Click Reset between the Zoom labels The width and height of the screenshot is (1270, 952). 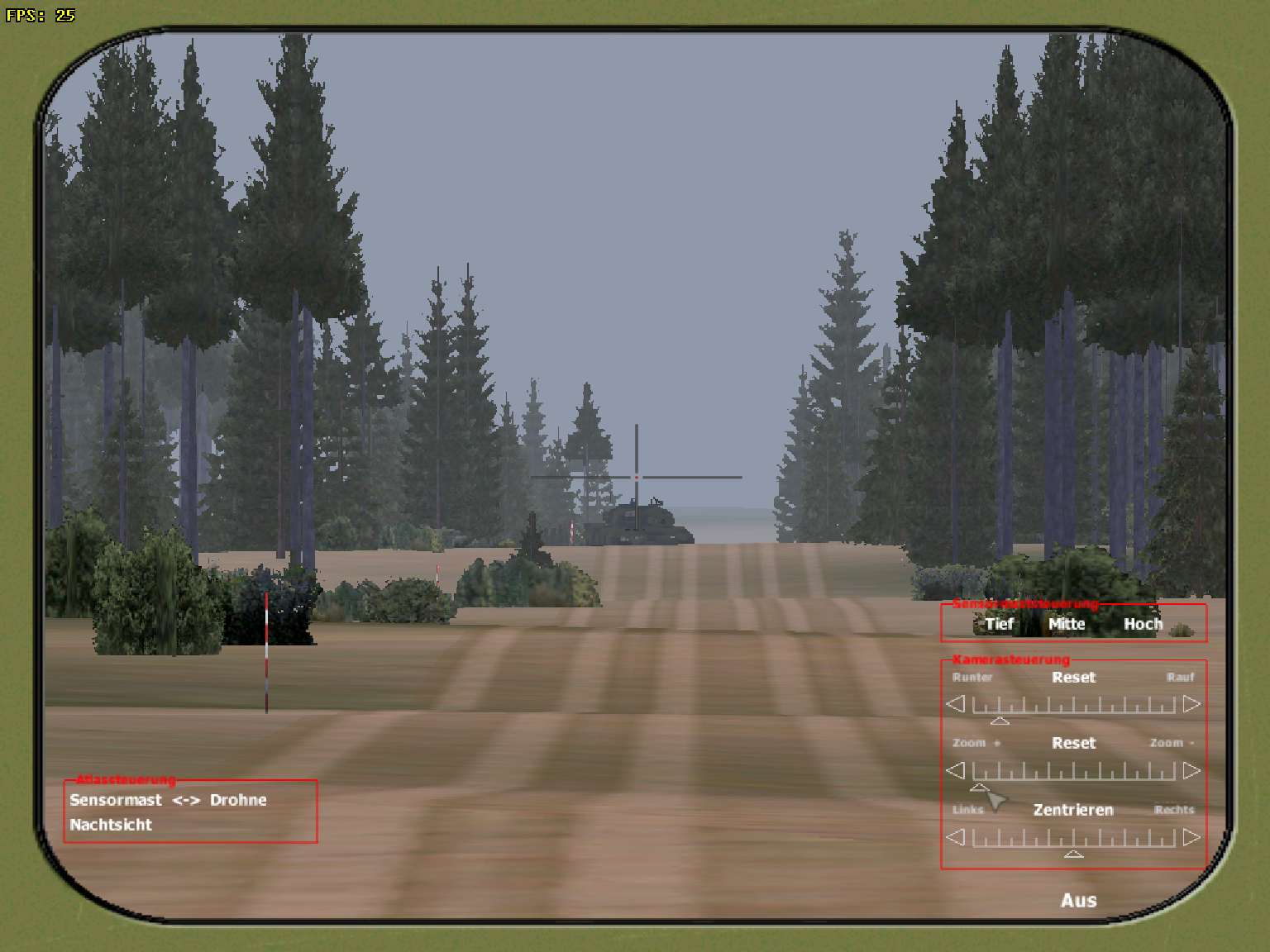[1073, 743]
